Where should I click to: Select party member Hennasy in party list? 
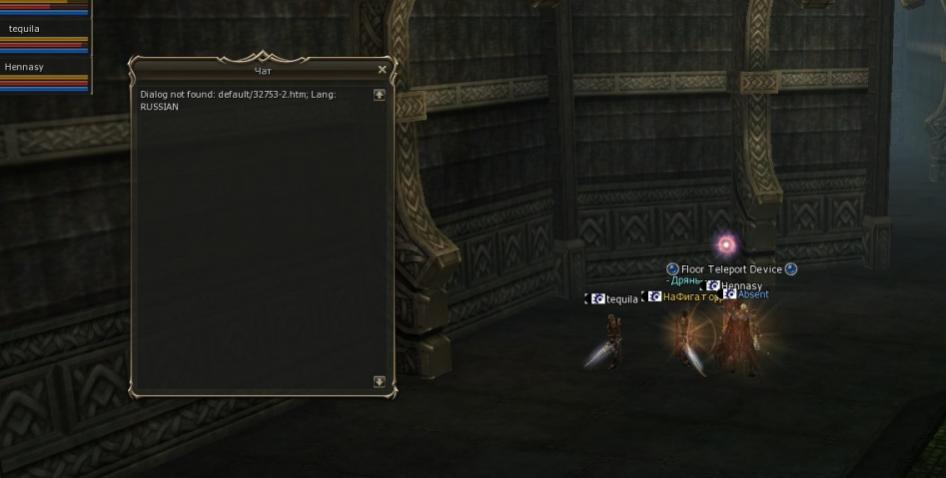[25, 67]
